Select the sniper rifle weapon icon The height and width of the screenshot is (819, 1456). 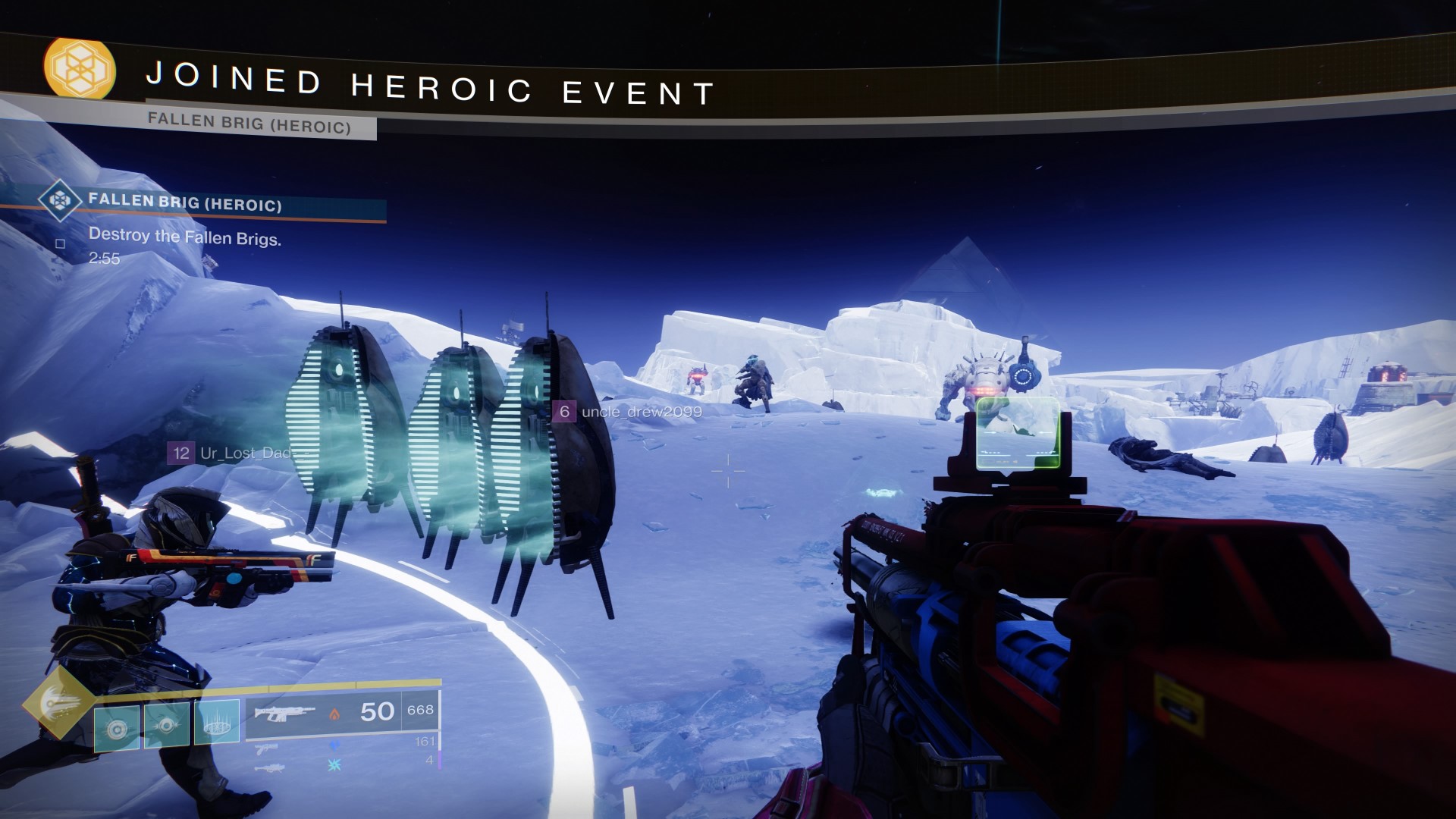(x=271, y=768)
